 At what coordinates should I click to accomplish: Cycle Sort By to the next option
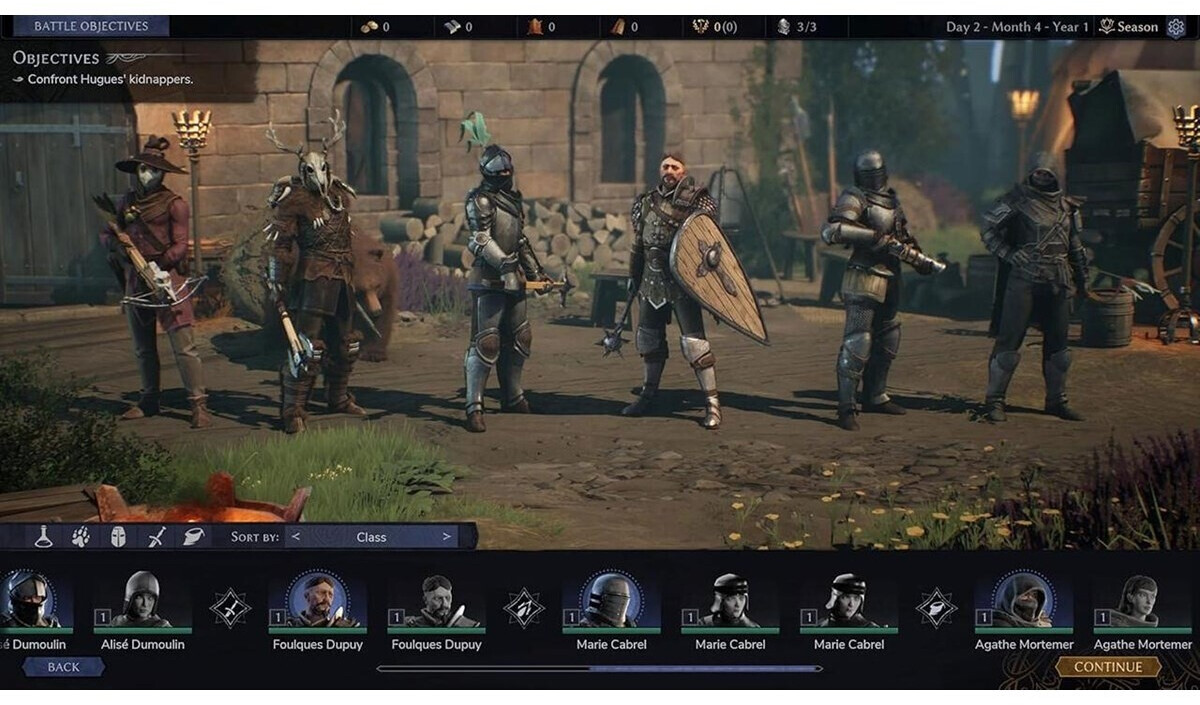(446, 537)
